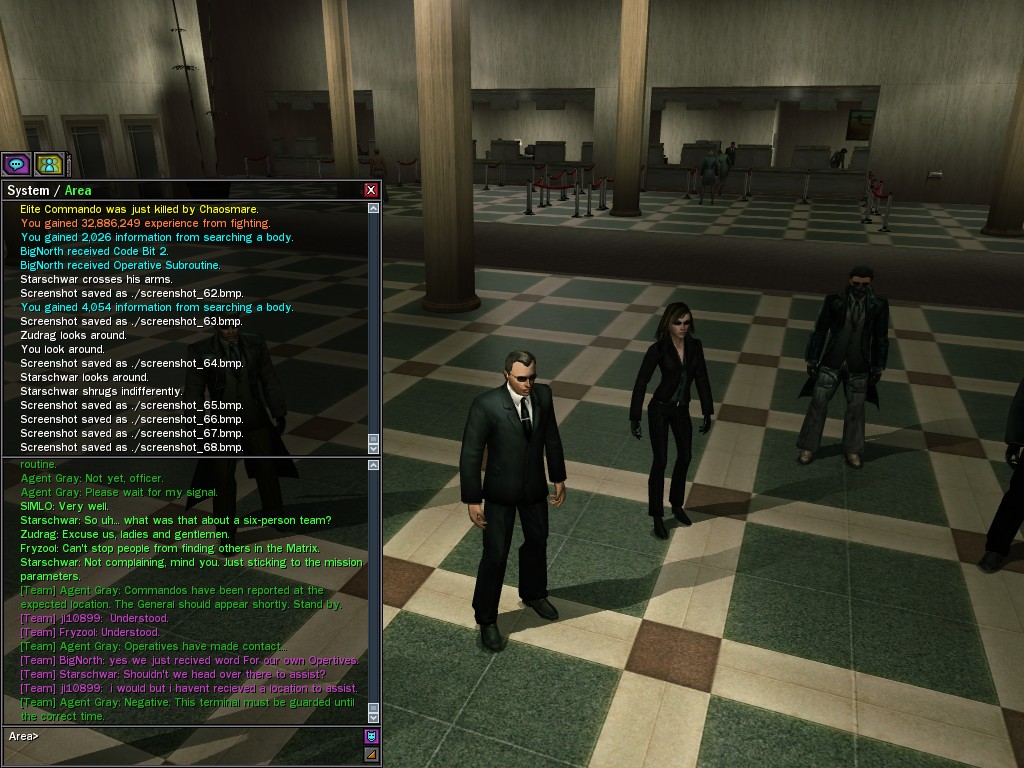Select the System label in chat header
This screenshot has height=768, width=1024.
pyautogui.click(x=28, y=190)
